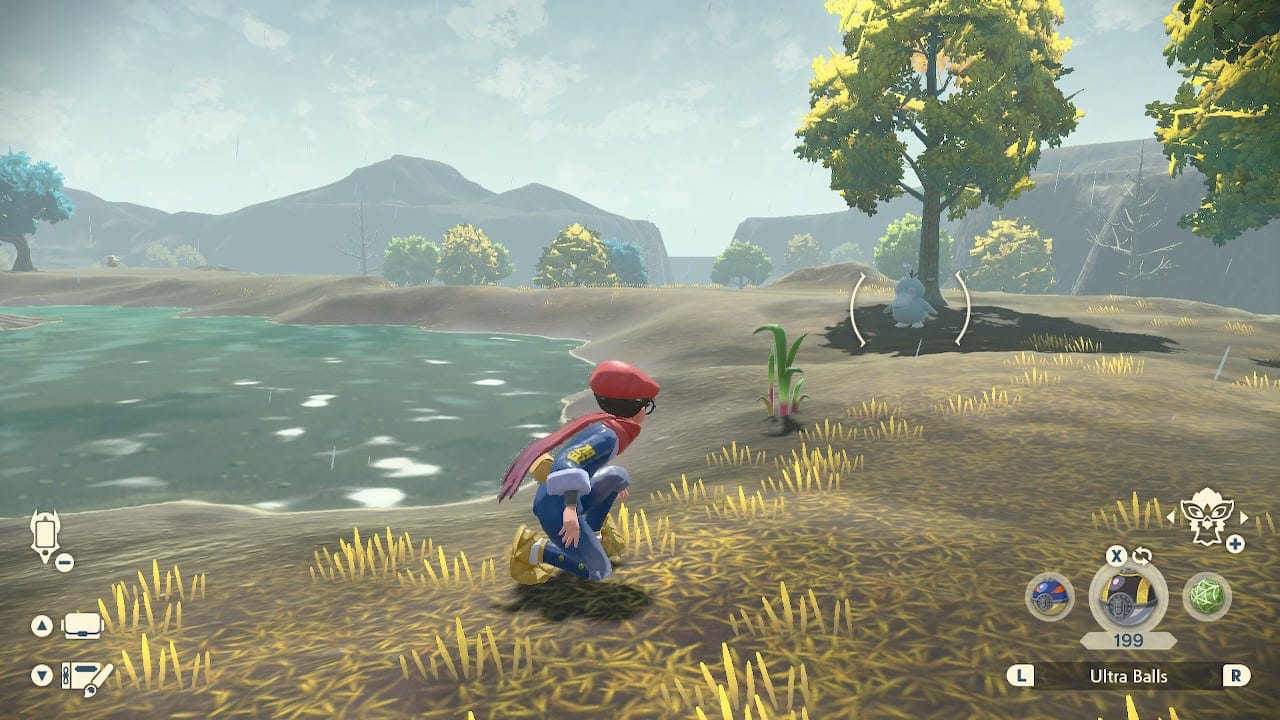Image resolution: width=1280 pixels, height=720 pixels.
Task: Click the up arrow next to the satchel icon
Action: [42, 625]
